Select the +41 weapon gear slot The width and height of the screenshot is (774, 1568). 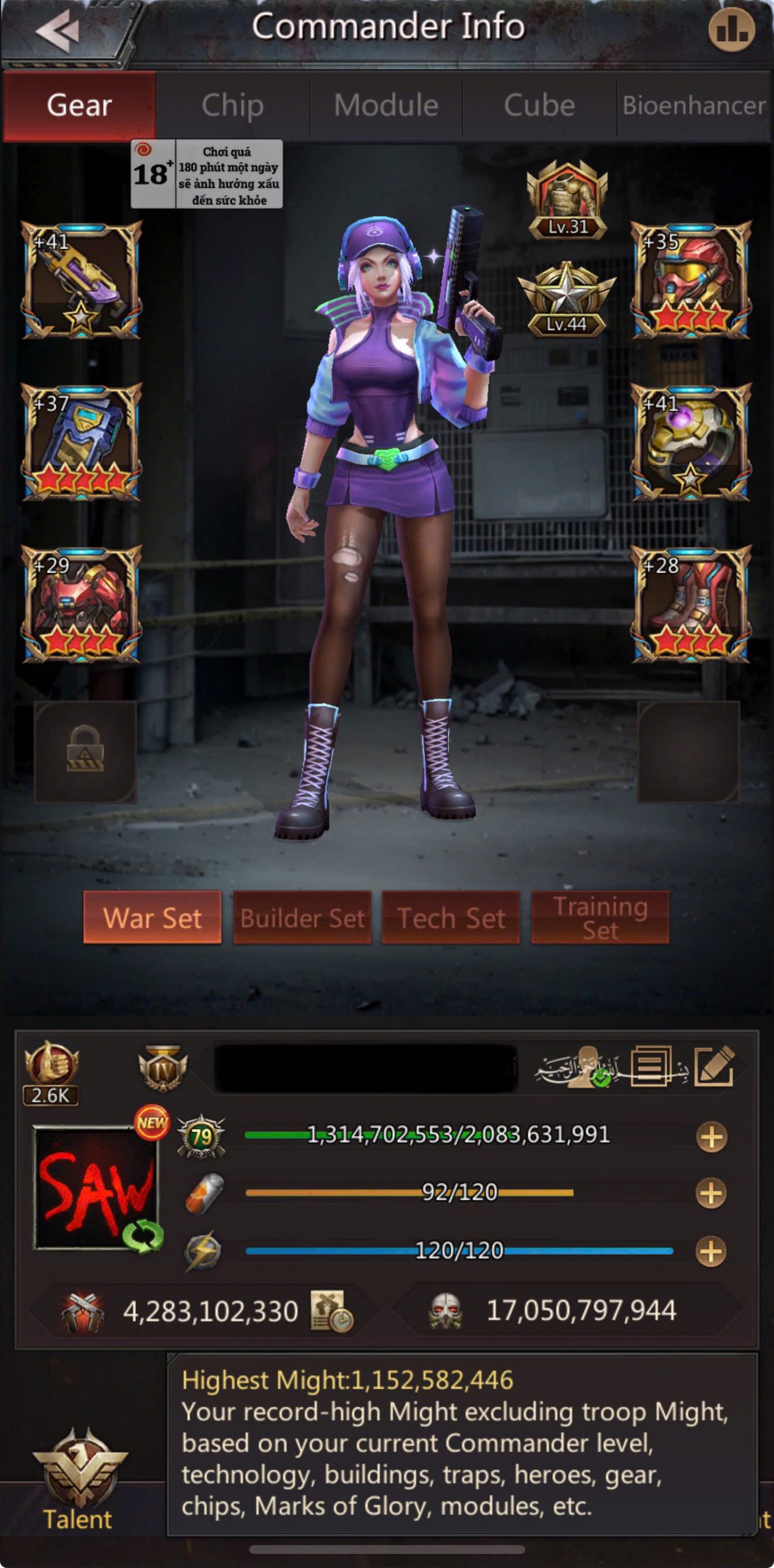click(x=82, y=281)
